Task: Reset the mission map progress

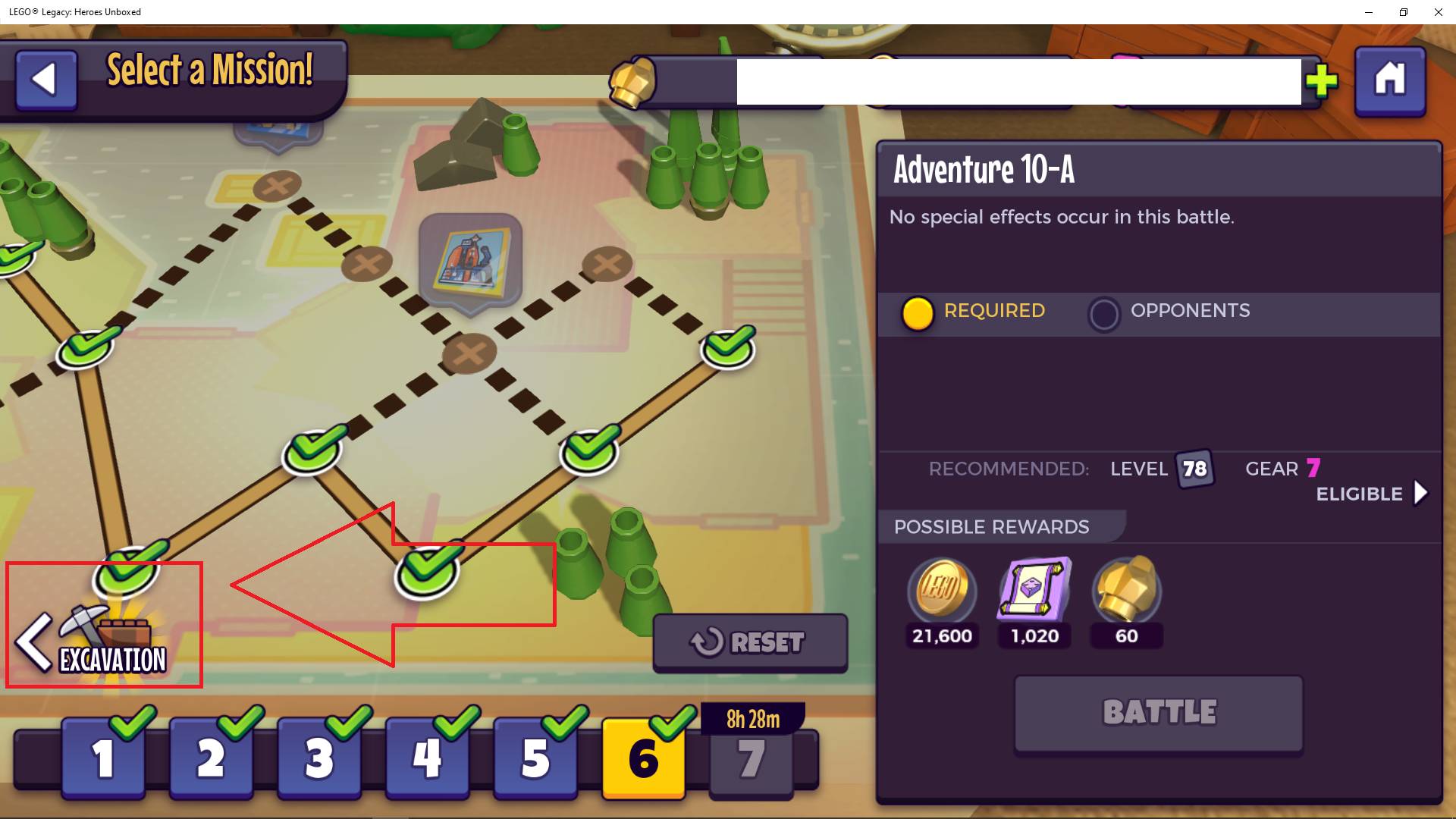Action: click(x=750, y=642)
